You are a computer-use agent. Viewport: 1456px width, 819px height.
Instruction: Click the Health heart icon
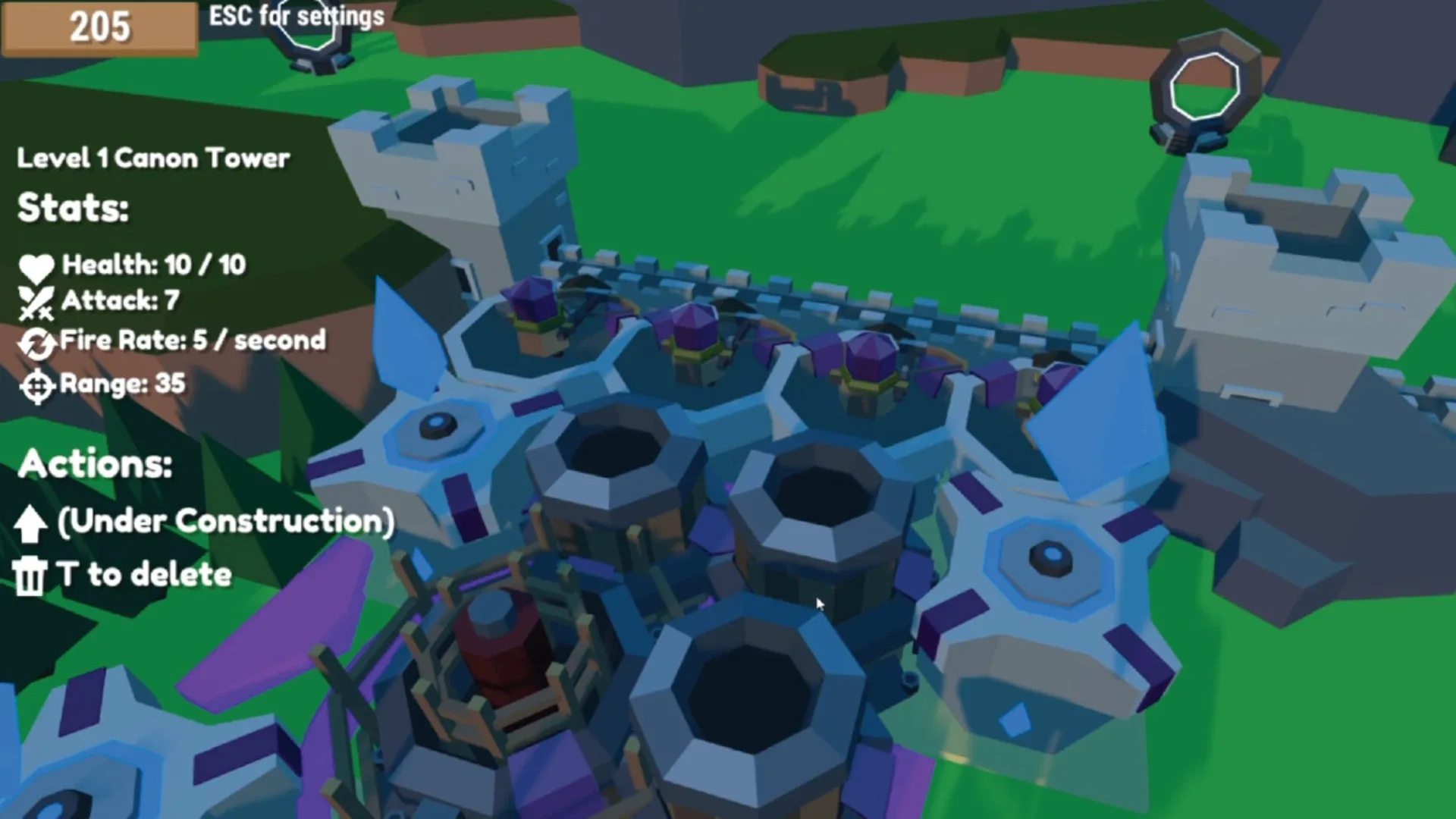[x=36, y=265]
